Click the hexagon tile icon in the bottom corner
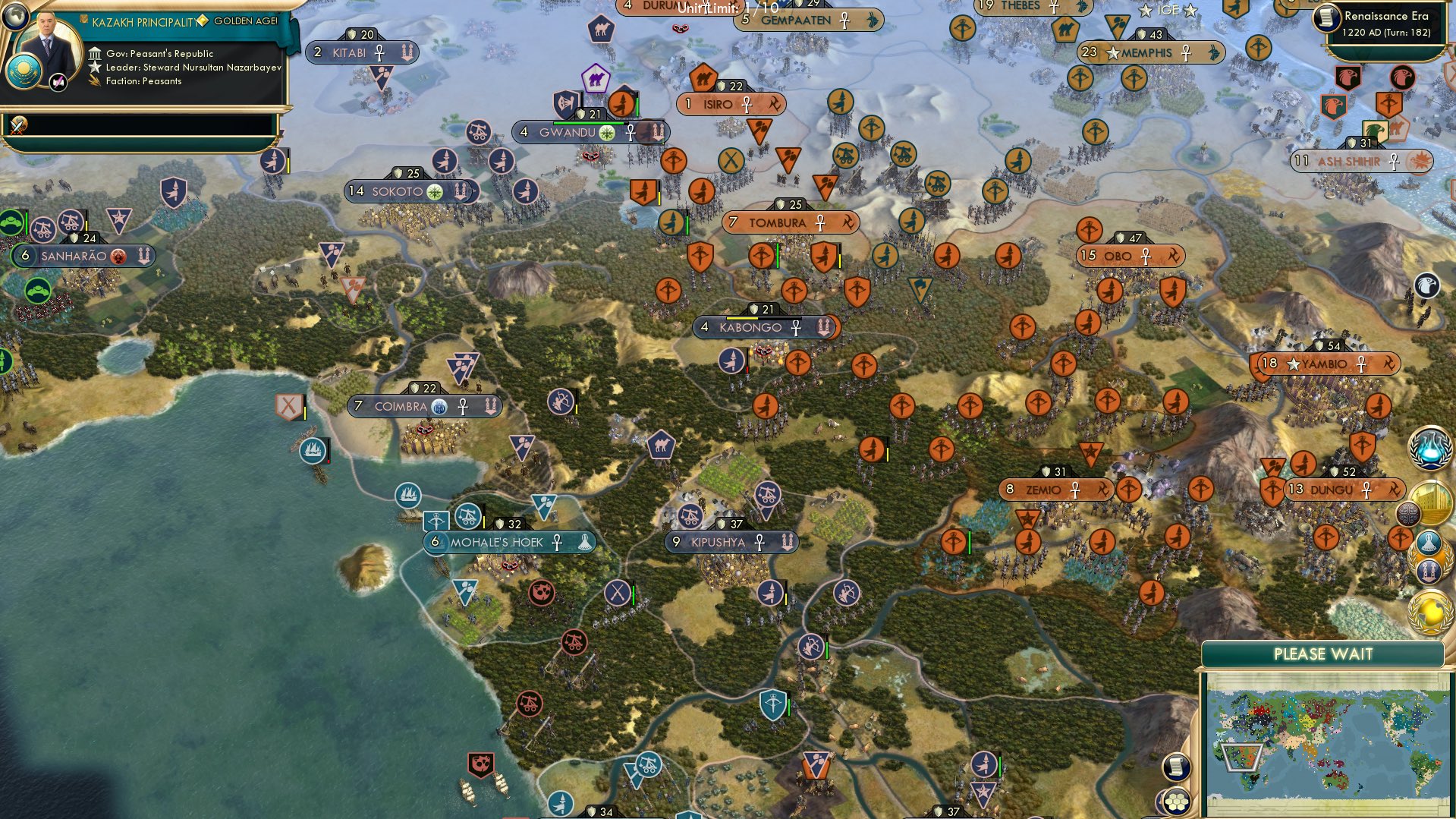1456x819 pixels. pyautogui.click(x=1178, y=803)
